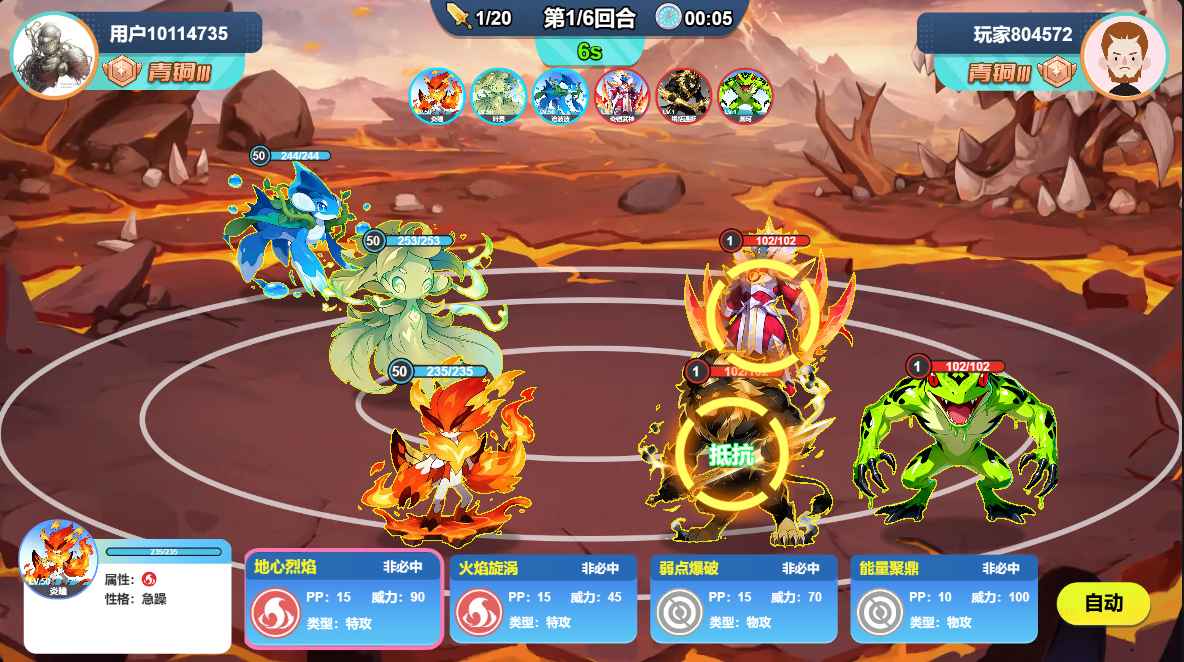Viewport: 1184px width, 662px height.
Task: Toggle auto battle with the 自动 button
Action: (x=1103, y=603)
